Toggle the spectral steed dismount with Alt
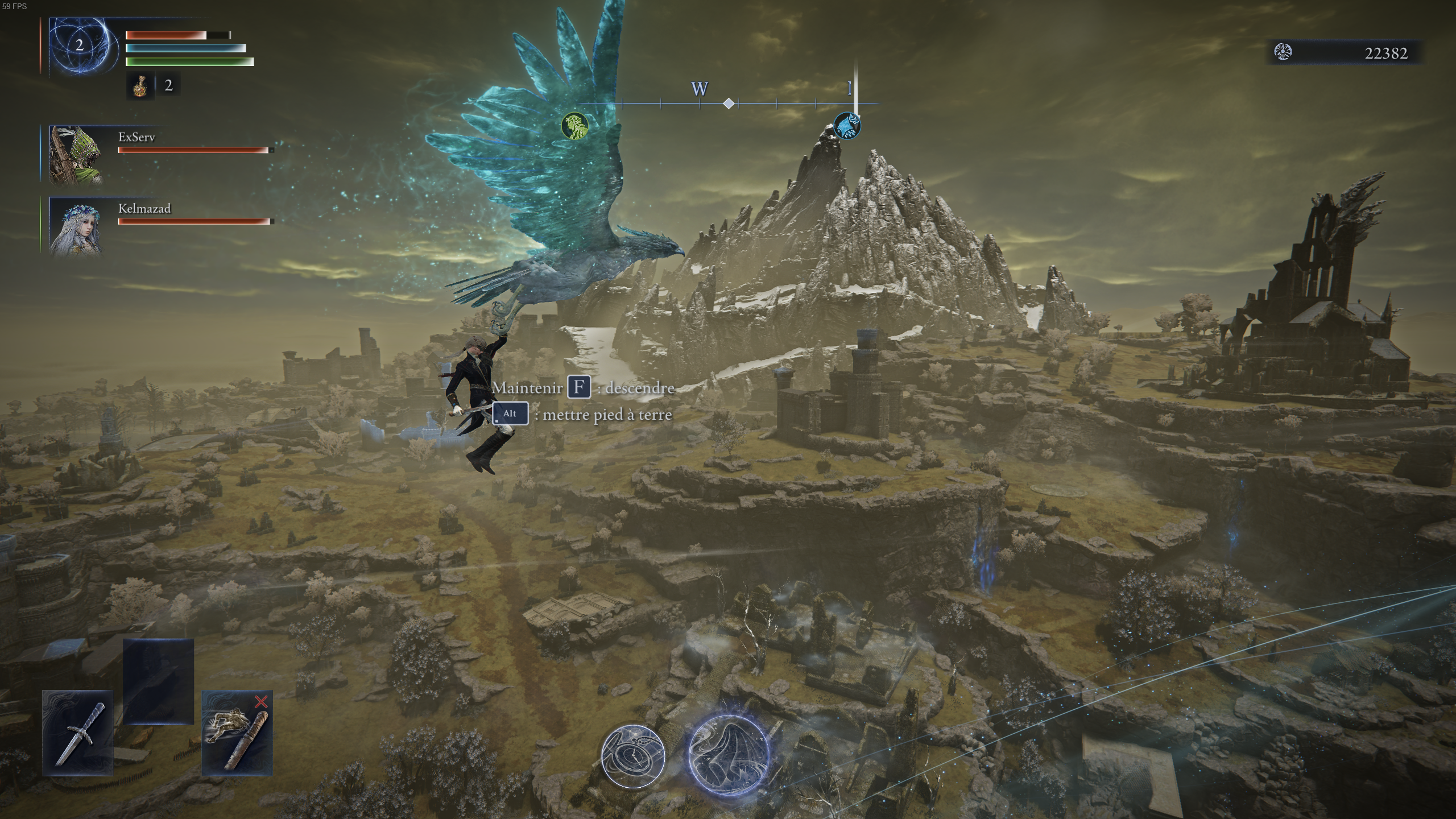Viewport: 1456px width, 819px height. pyautogui.click(x=509, y=414)
